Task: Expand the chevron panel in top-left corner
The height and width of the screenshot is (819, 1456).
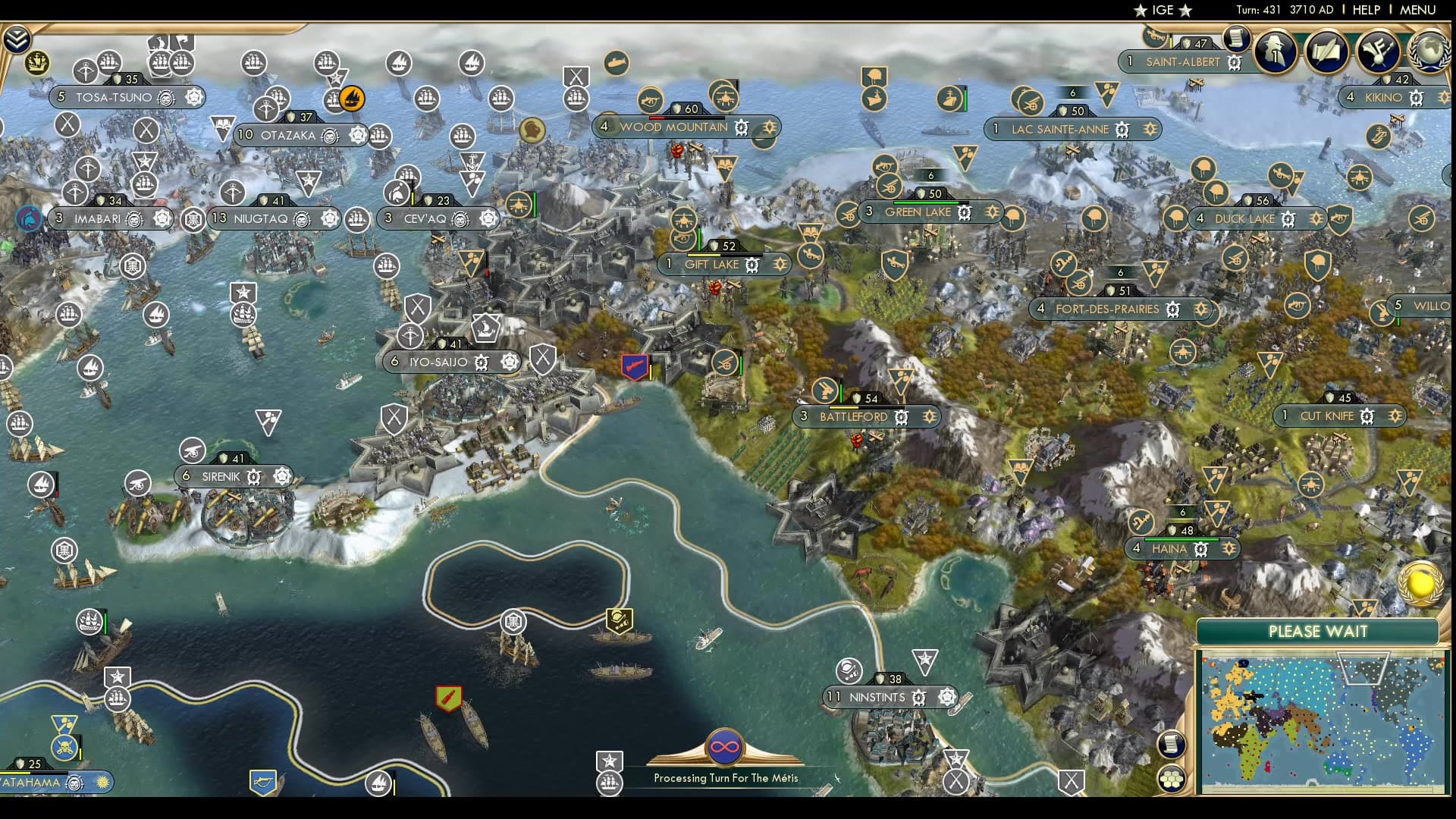Action: point(17,39)
